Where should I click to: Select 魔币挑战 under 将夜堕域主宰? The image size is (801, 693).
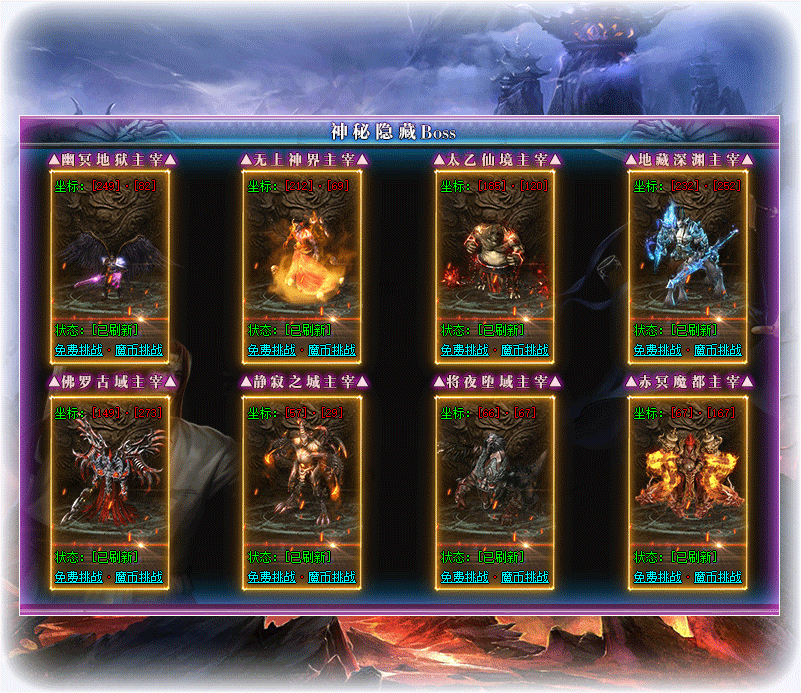(524, 577)
